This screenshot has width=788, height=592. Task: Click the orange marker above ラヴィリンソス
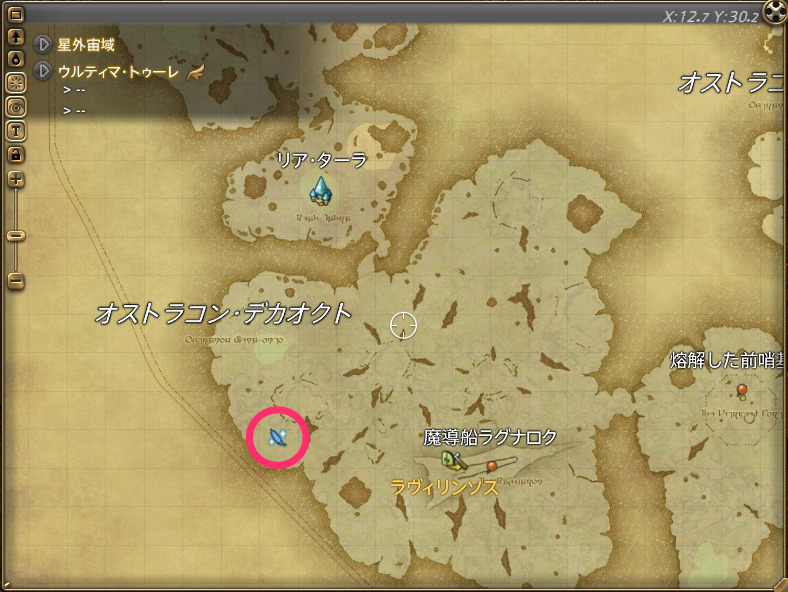click(x=492, y=466)
